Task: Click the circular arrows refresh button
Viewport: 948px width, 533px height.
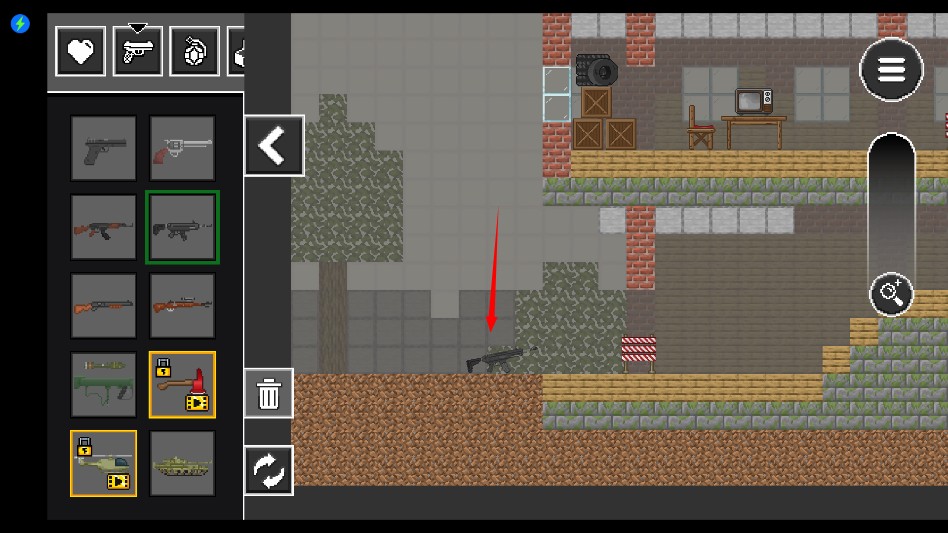Action: click(269, 470)
